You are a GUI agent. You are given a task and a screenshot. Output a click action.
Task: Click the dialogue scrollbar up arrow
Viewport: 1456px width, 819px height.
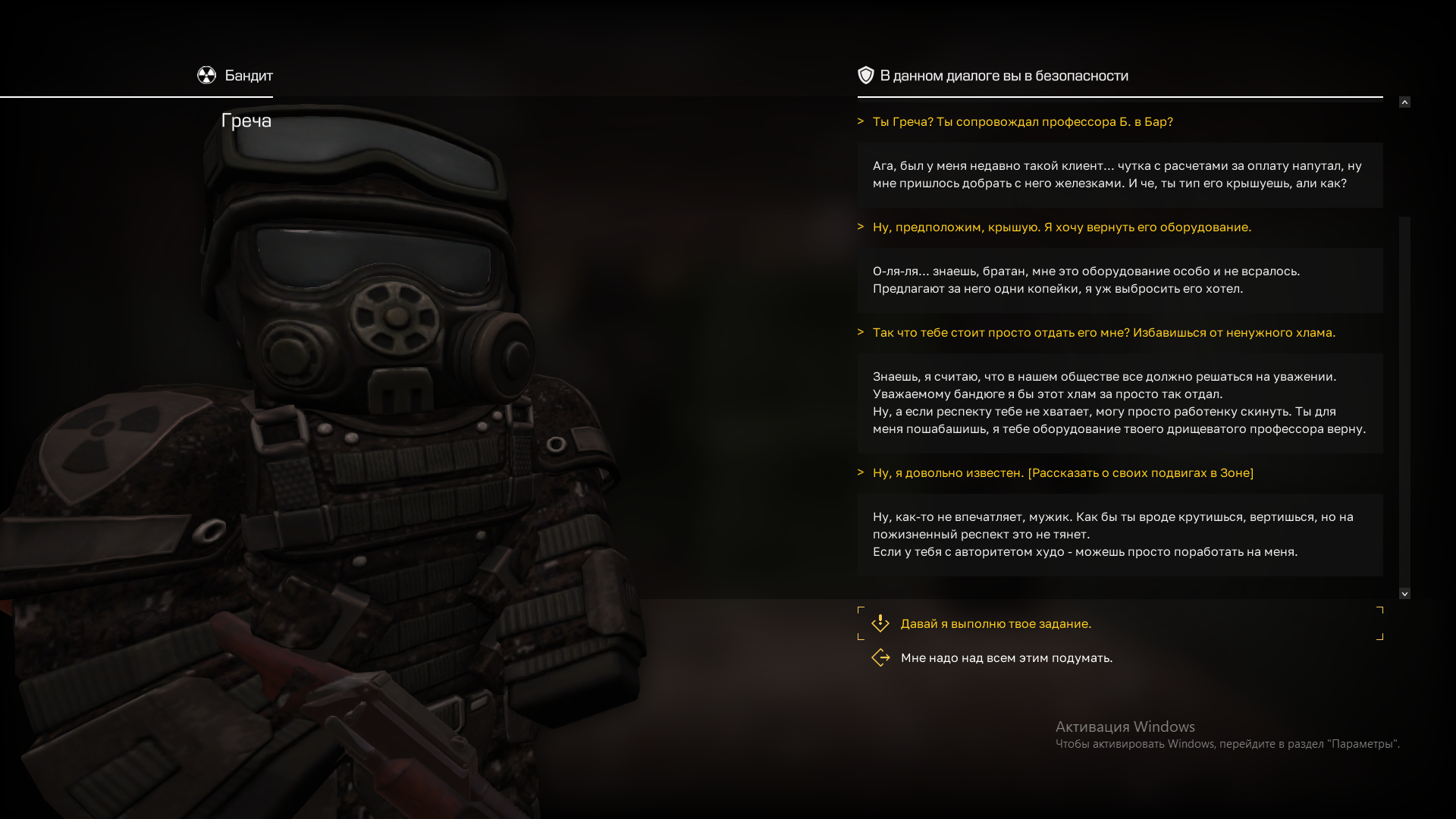(1404, 102)
